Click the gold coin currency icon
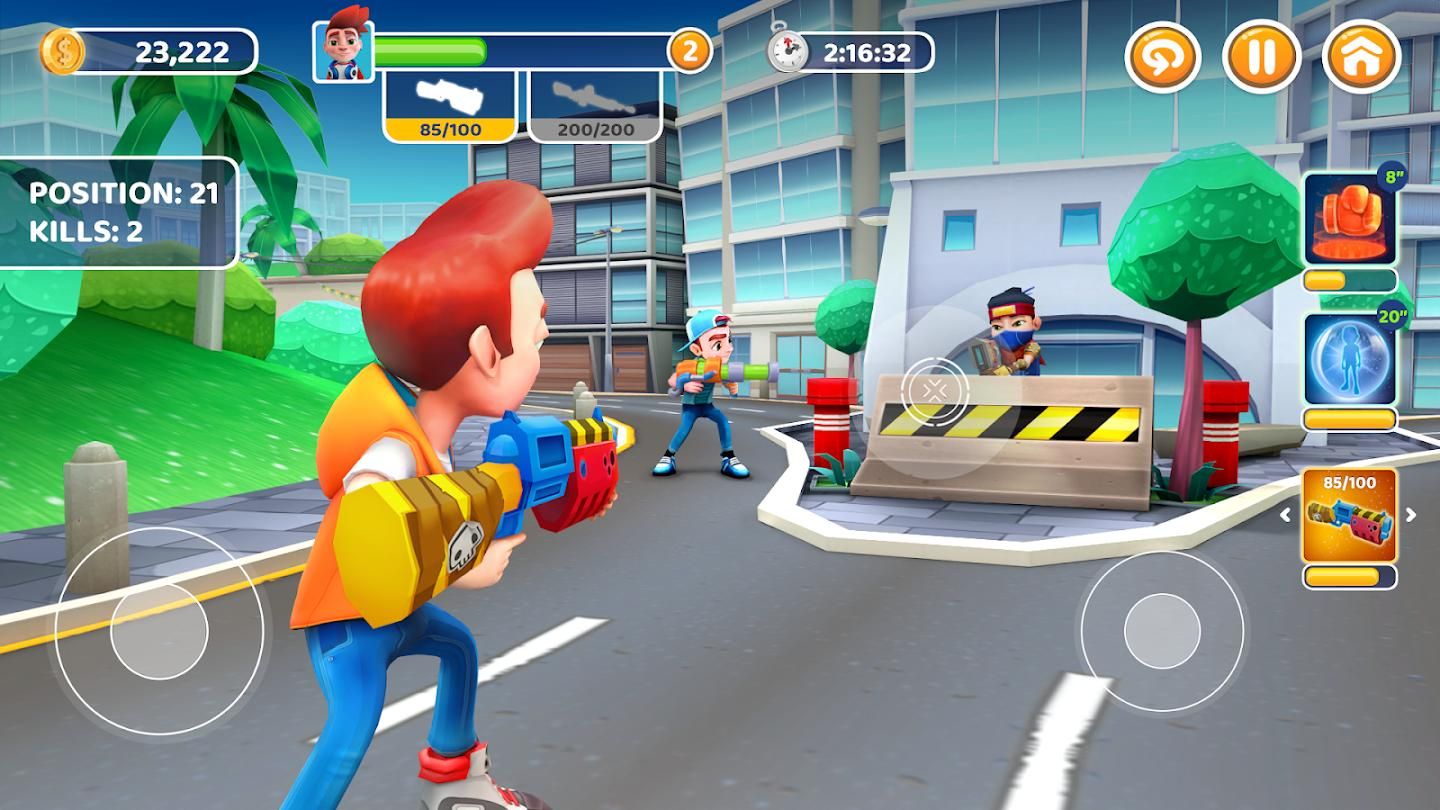 click(x=62, y=52)
